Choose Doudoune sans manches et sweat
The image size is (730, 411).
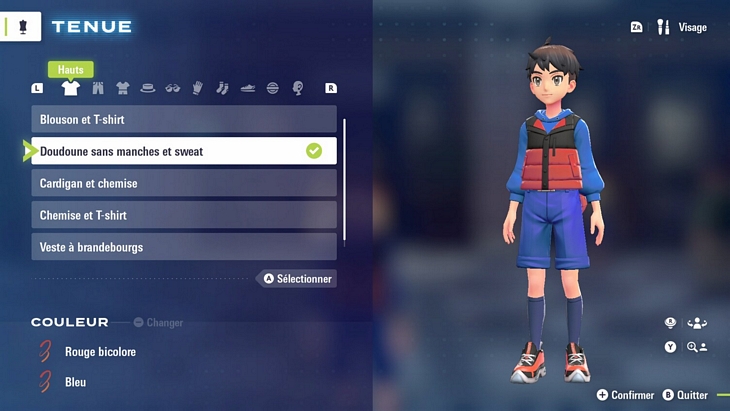click(x=184, y=151)
